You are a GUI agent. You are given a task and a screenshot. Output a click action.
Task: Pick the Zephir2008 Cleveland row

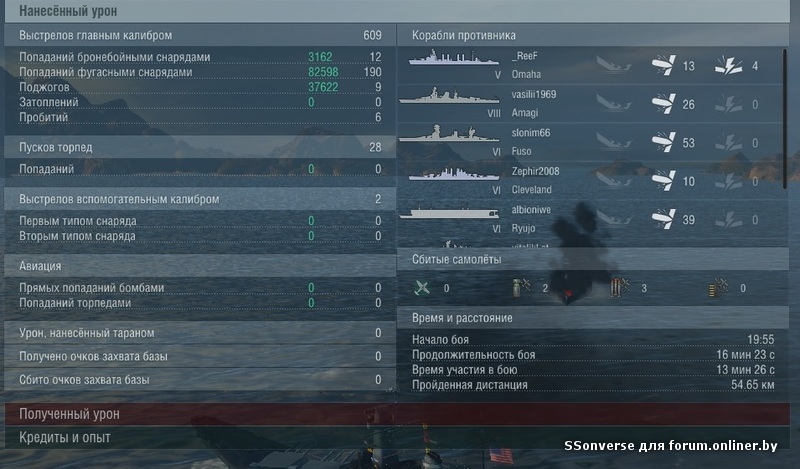[x=590, y=180]
